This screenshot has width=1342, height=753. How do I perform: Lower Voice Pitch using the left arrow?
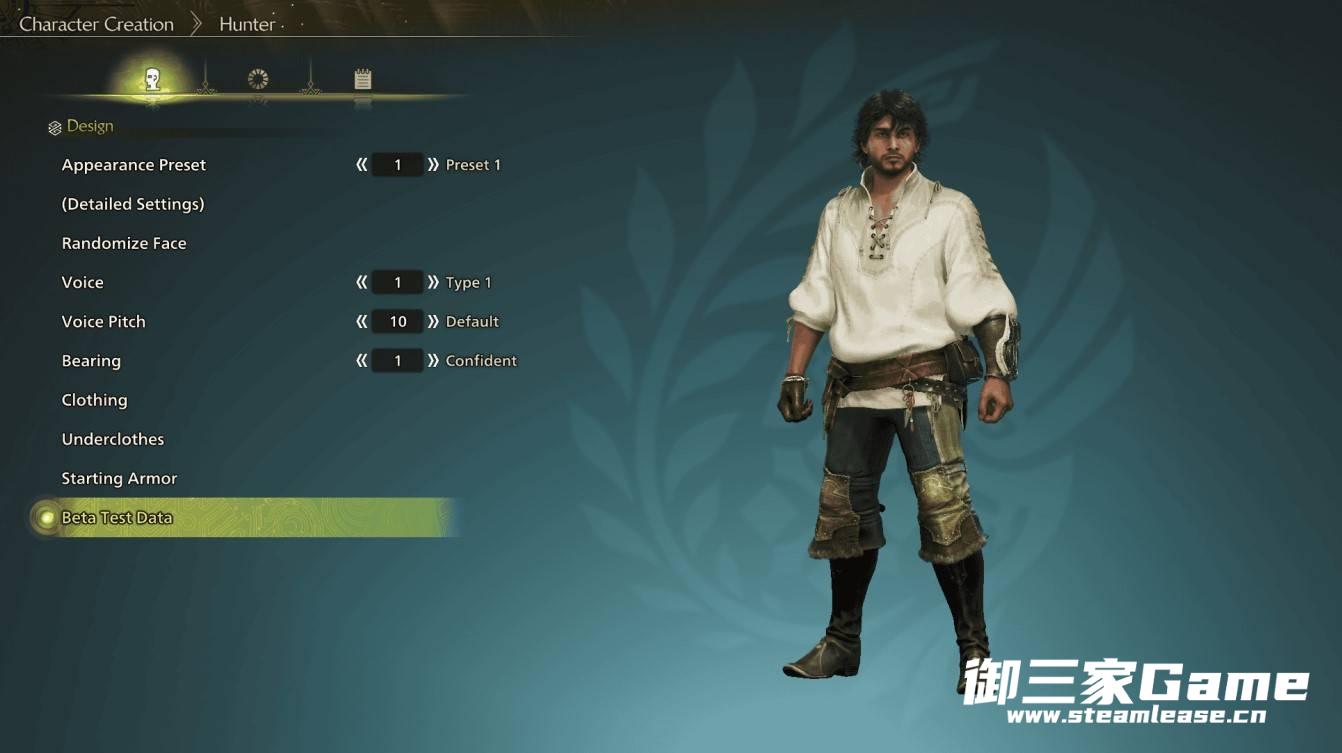coord(362,321)
